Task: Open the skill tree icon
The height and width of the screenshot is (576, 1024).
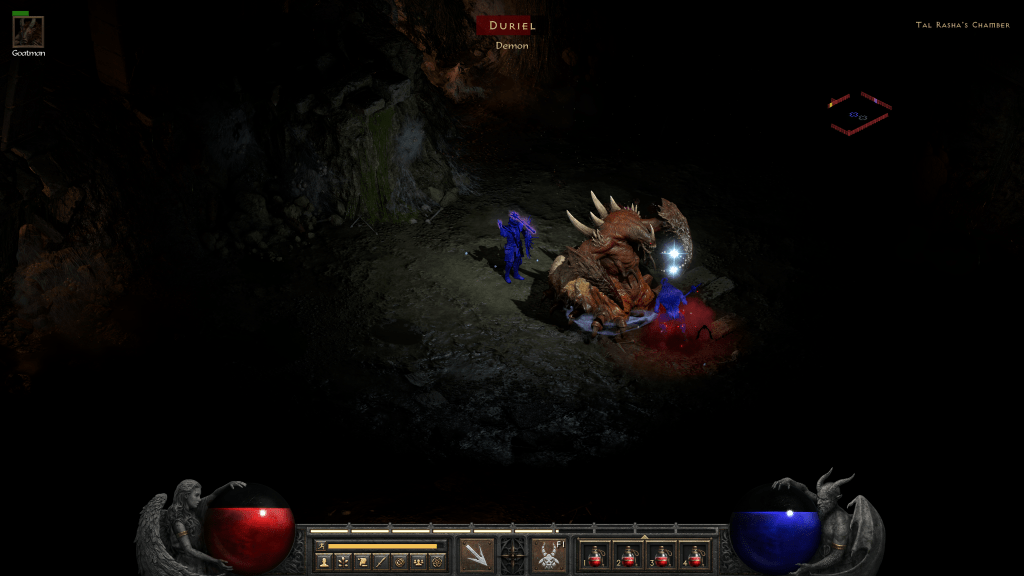Action: [343, 563]
